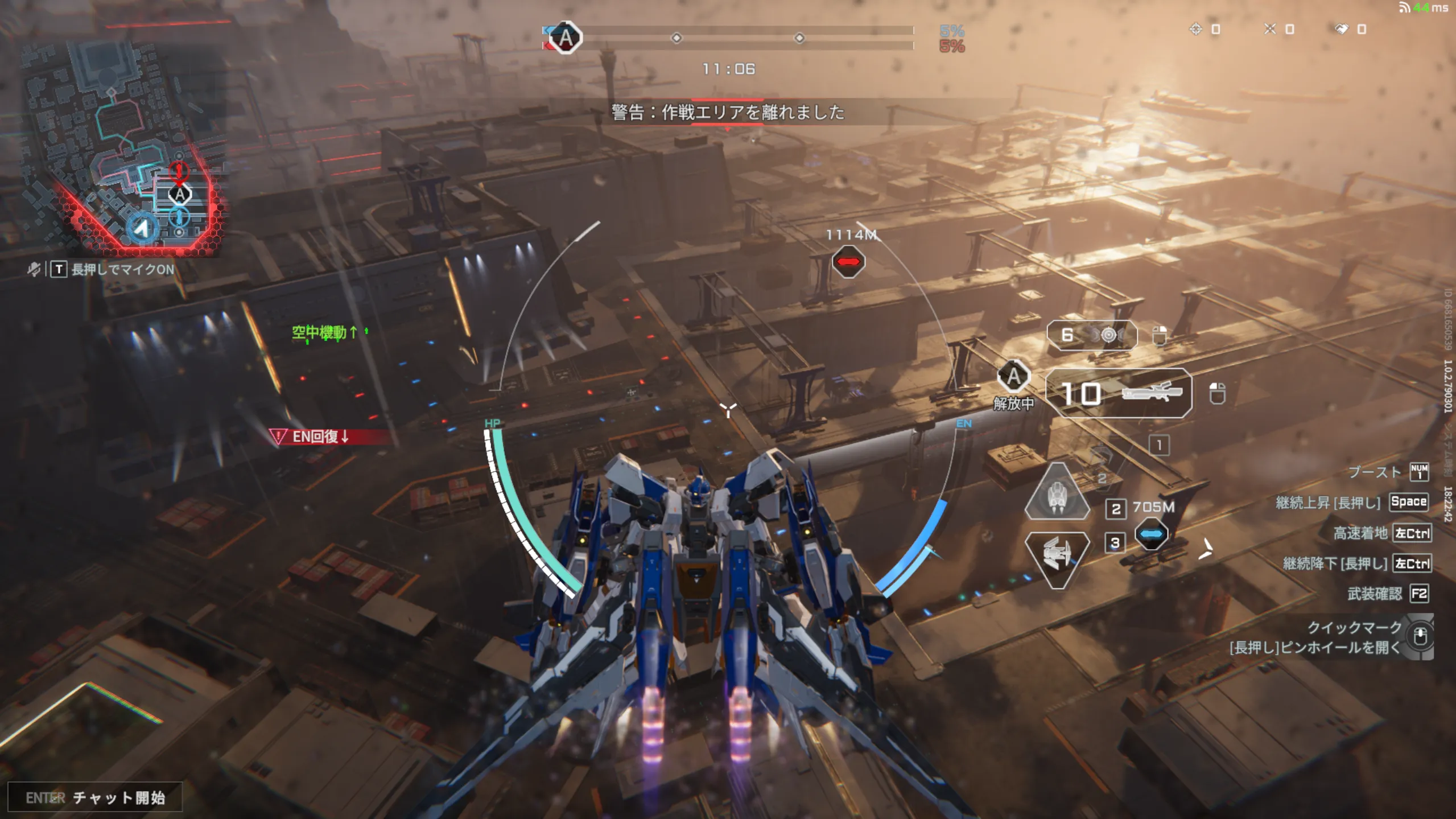The image size is (1456, 819).
Task: Click the blue ally marker at 705M
Action: (x=1151, y=534)
